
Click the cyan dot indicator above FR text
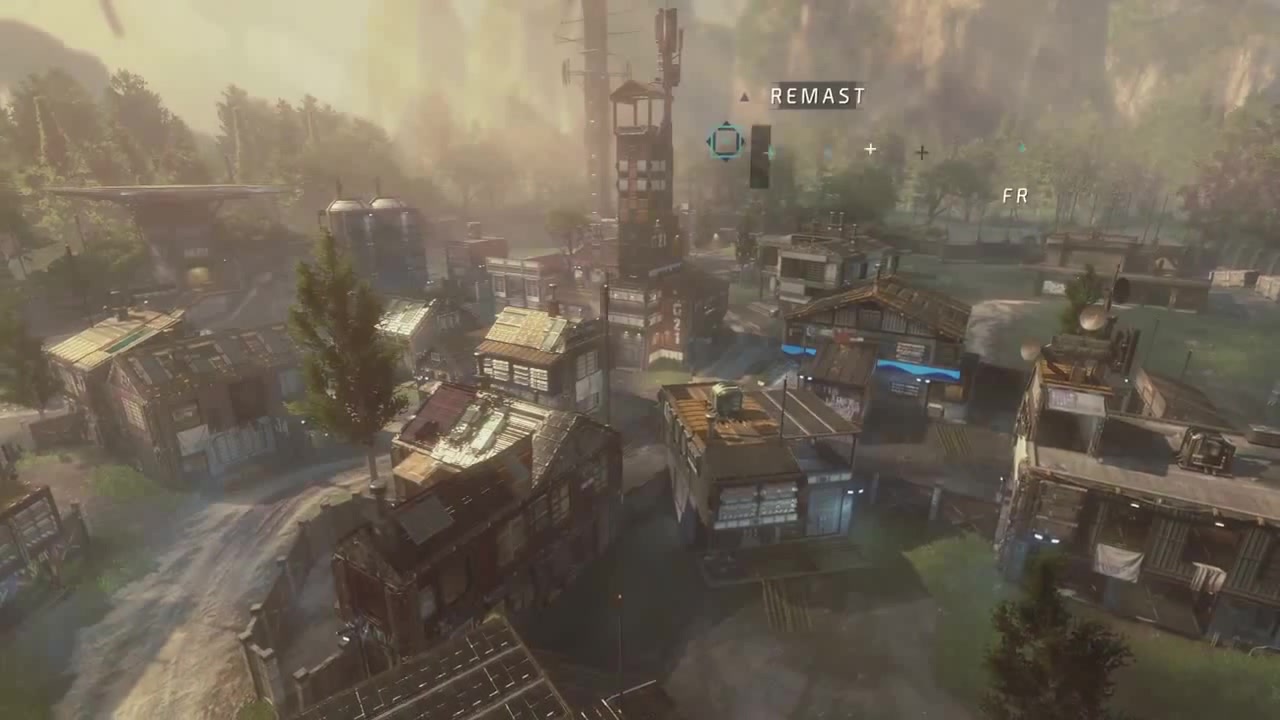(1021, 148)
